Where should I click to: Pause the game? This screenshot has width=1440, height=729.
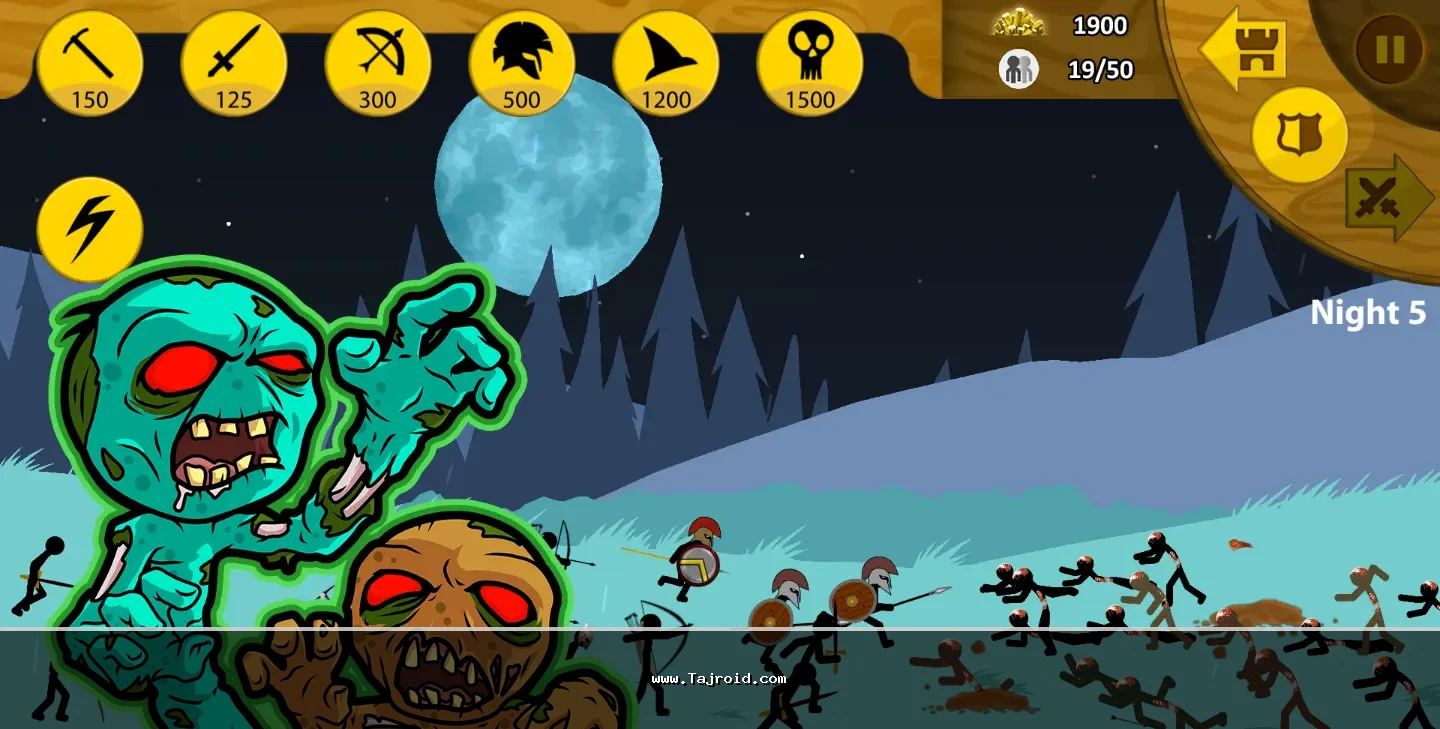click(1389, 49)
